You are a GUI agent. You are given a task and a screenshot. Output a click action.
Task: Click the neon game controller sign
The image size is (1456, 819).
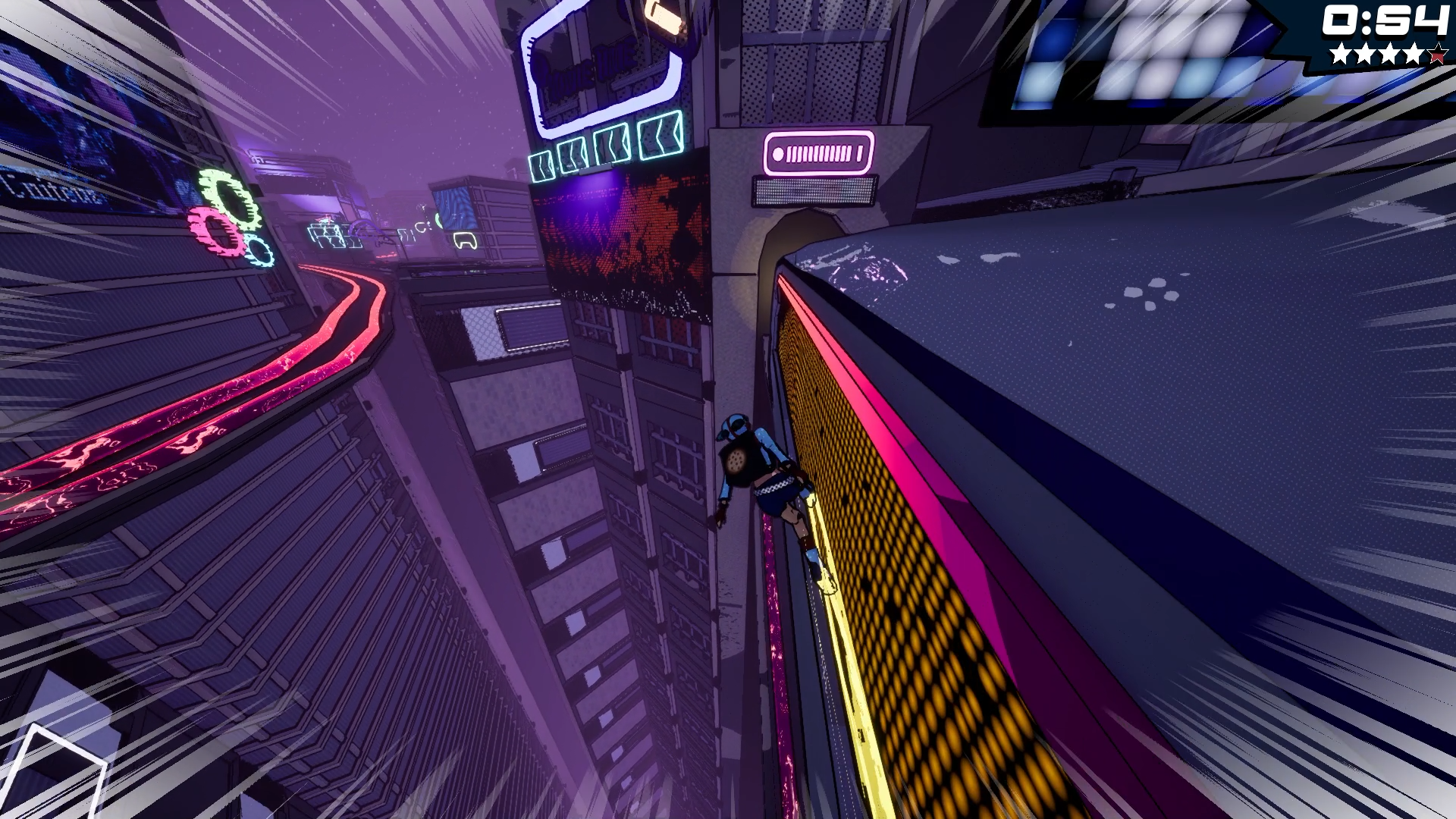point(466,240)
